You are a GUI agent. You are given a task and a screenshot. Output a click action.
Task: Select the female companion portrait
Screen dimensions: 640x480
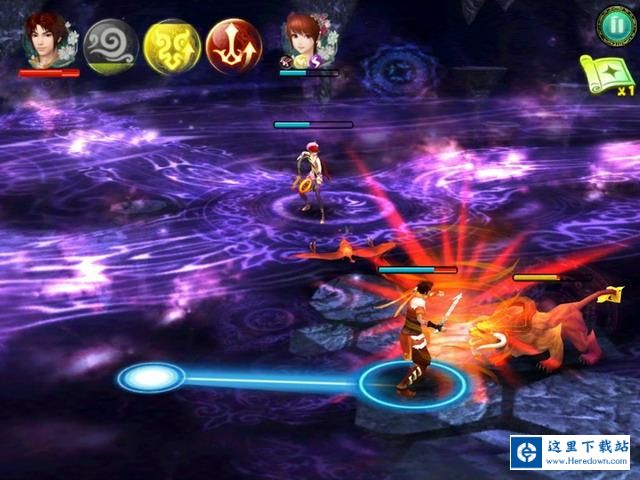tap(306, 38)
